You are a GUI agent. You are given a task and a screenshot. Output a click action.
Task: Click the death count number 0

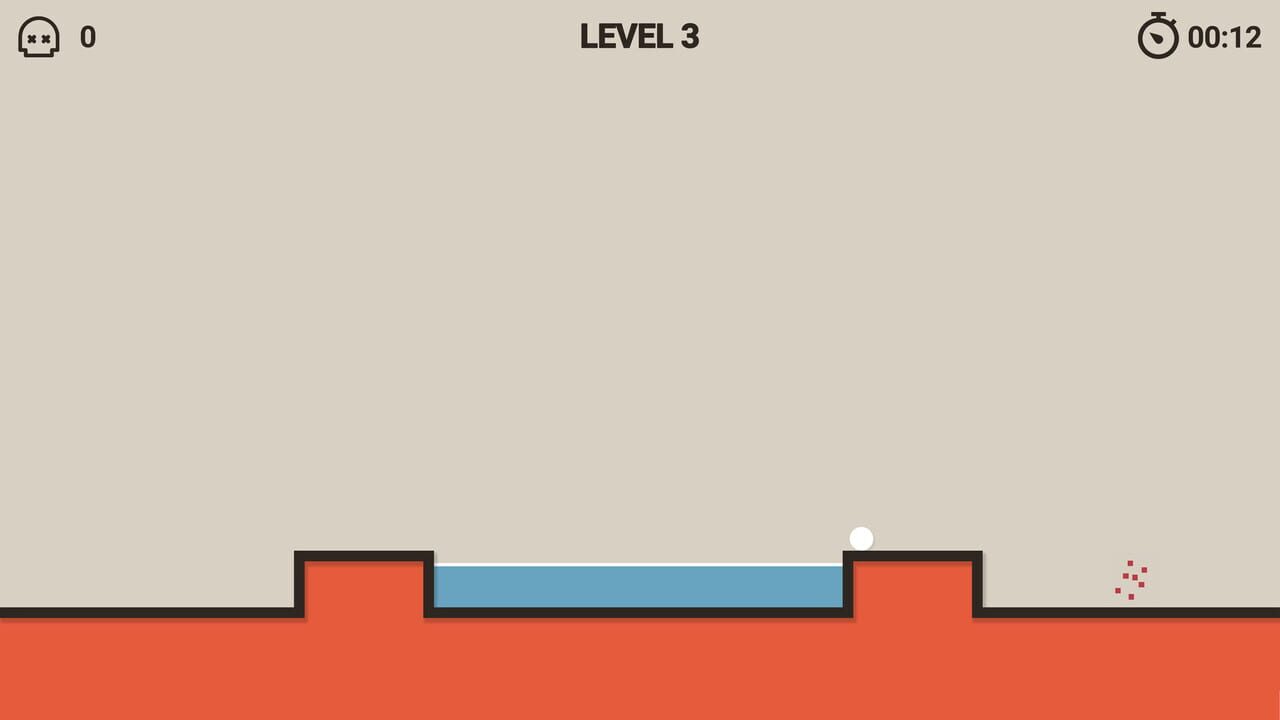point(88,38)
